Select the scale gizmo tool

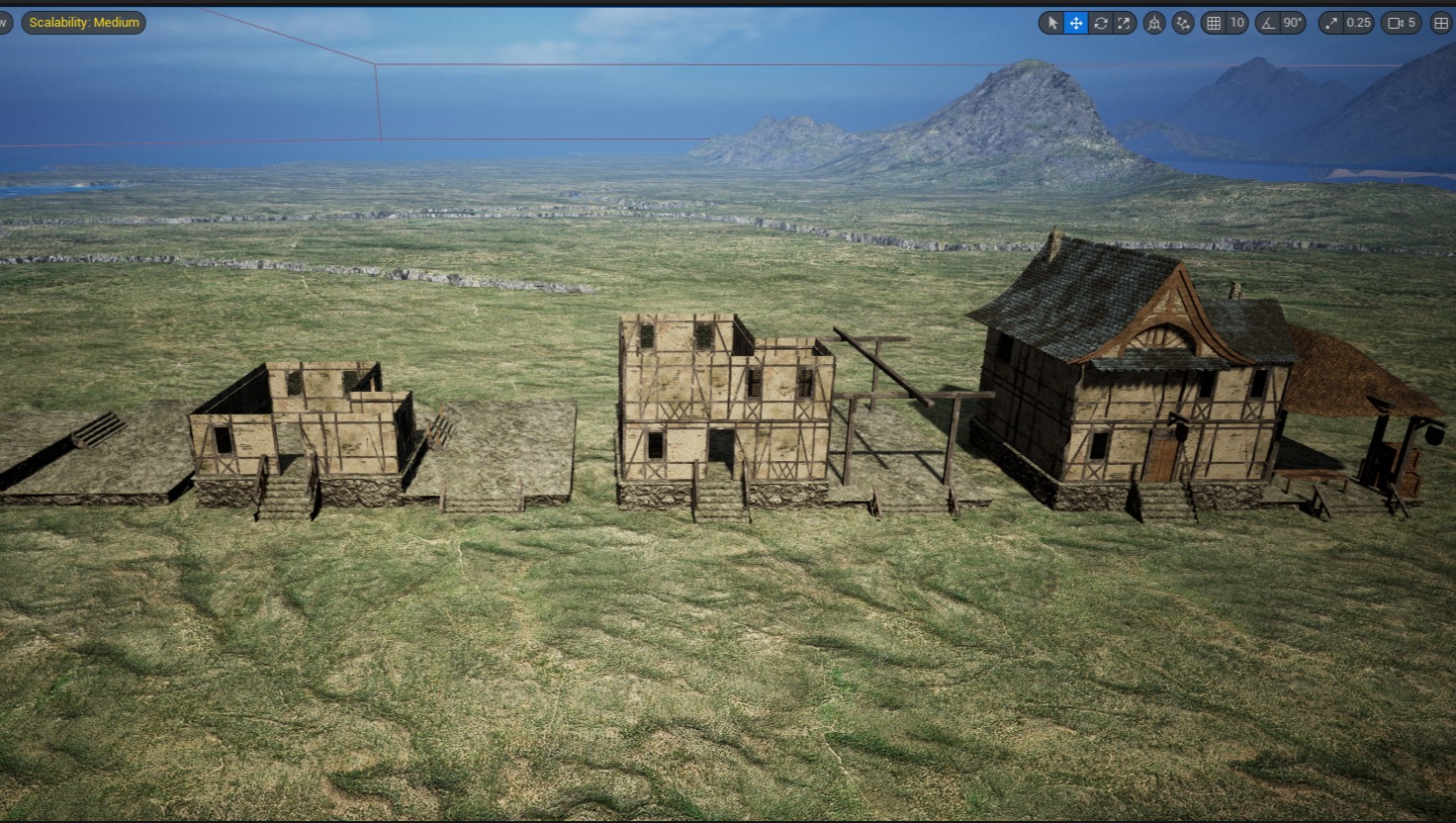(1124, 23)
